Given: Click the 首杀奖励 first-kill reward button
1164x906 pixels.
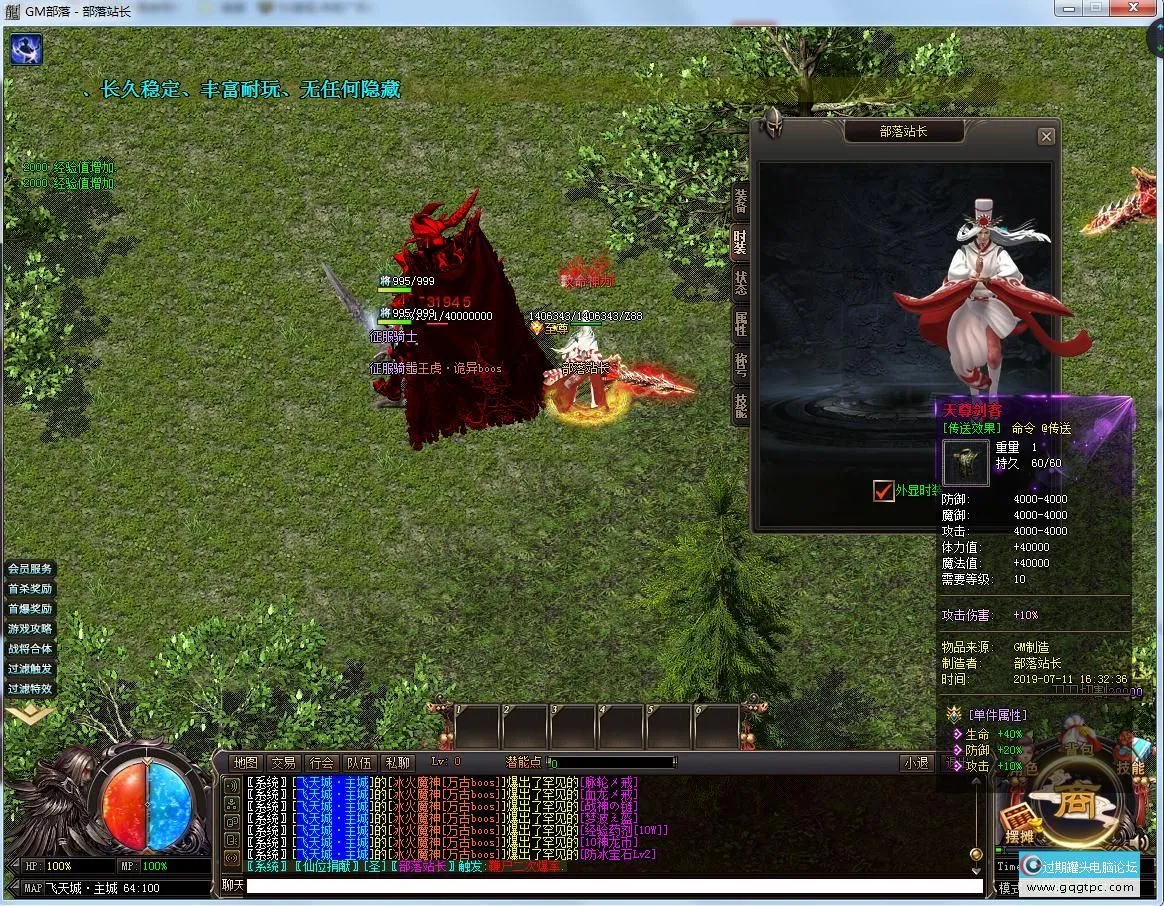Looking at the screenshot, I should (30, 589).
